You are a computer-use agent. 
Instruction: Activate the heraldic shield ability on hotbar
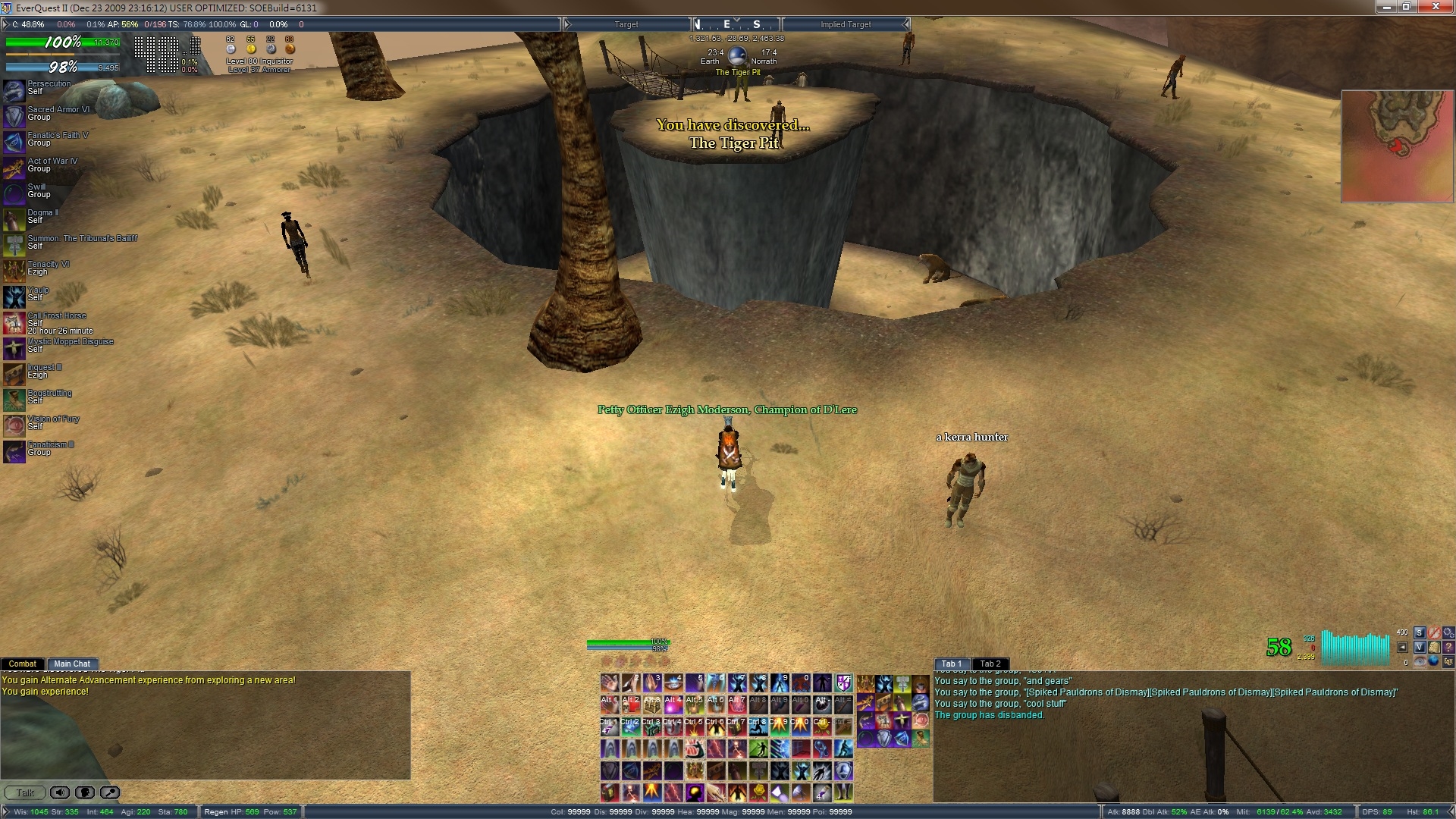pyautogui.click(x=843, y=683)
